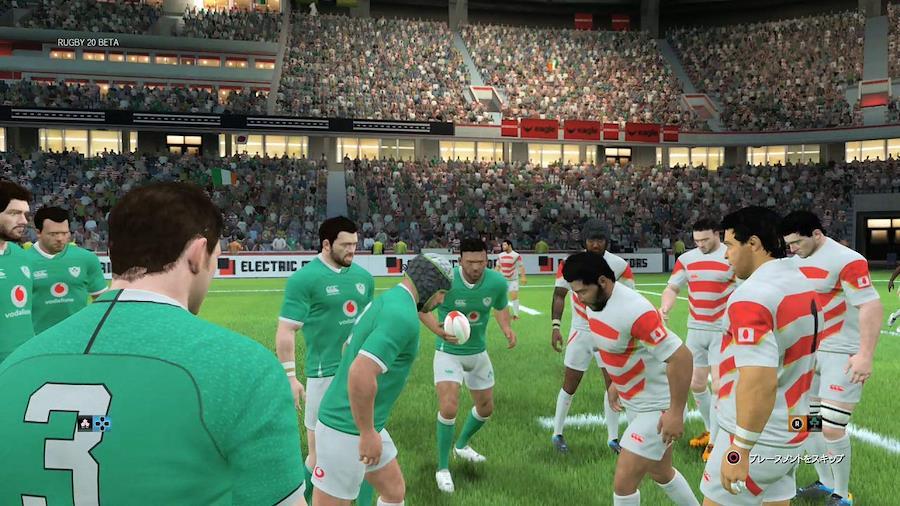Skip the placement cutscene via the skip label
This screenshot has height=506, width=900.
pos(796,458)
